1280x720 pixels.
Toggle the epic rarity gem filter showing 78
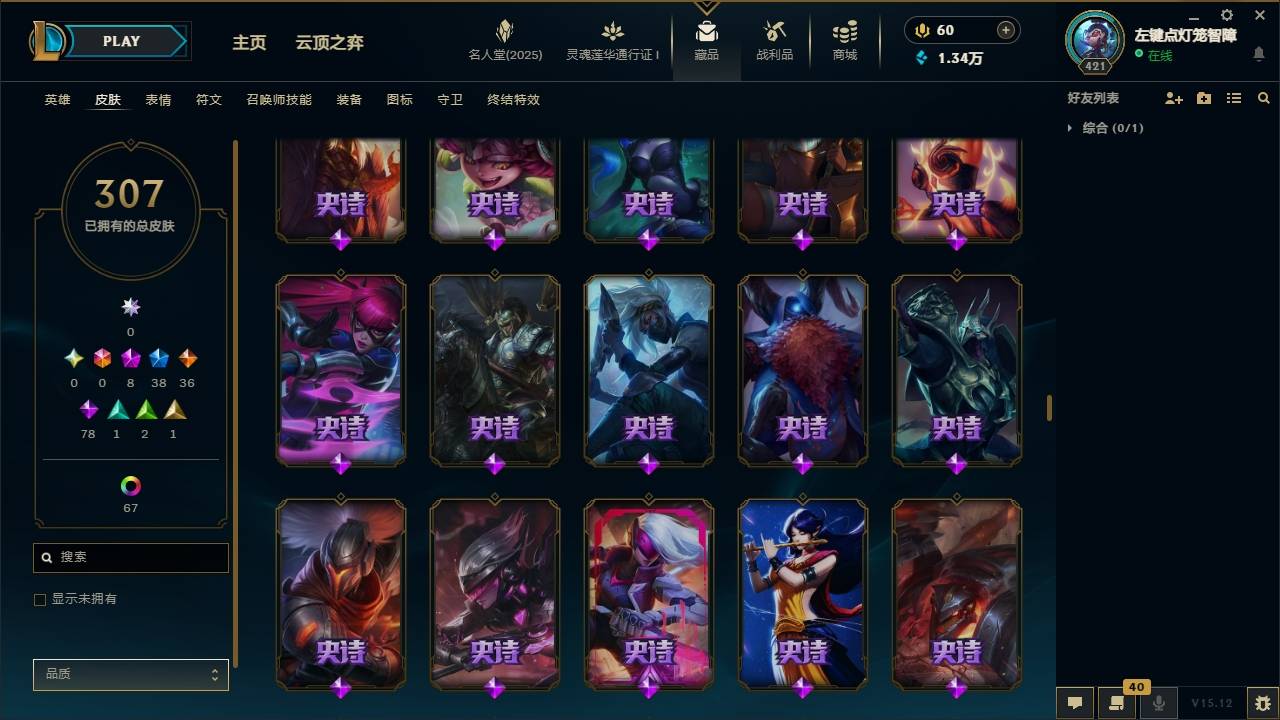(x=88, y=409)
